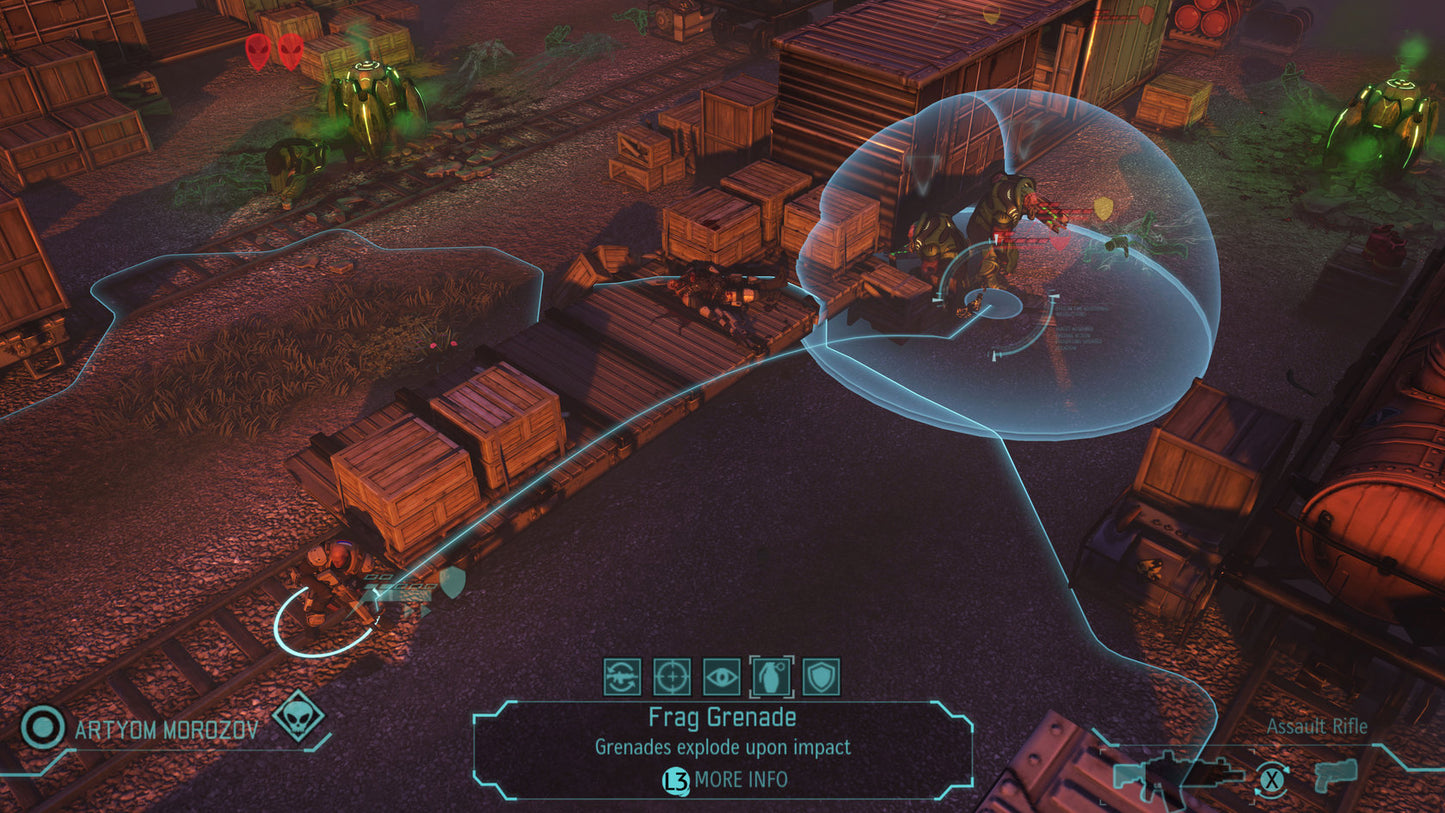Toggle weapon swap with the X button
This screenshot has height=813, width=1445.
[1272, 779]
